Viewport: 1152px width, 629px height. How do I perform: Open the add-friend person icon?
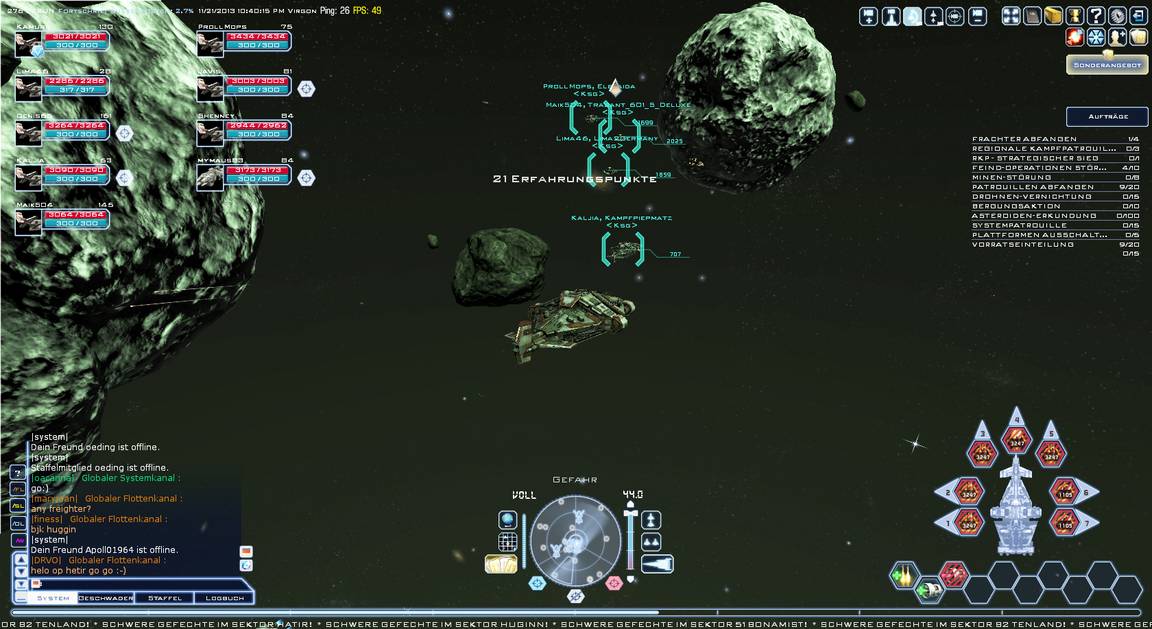tap(1118, 37)
